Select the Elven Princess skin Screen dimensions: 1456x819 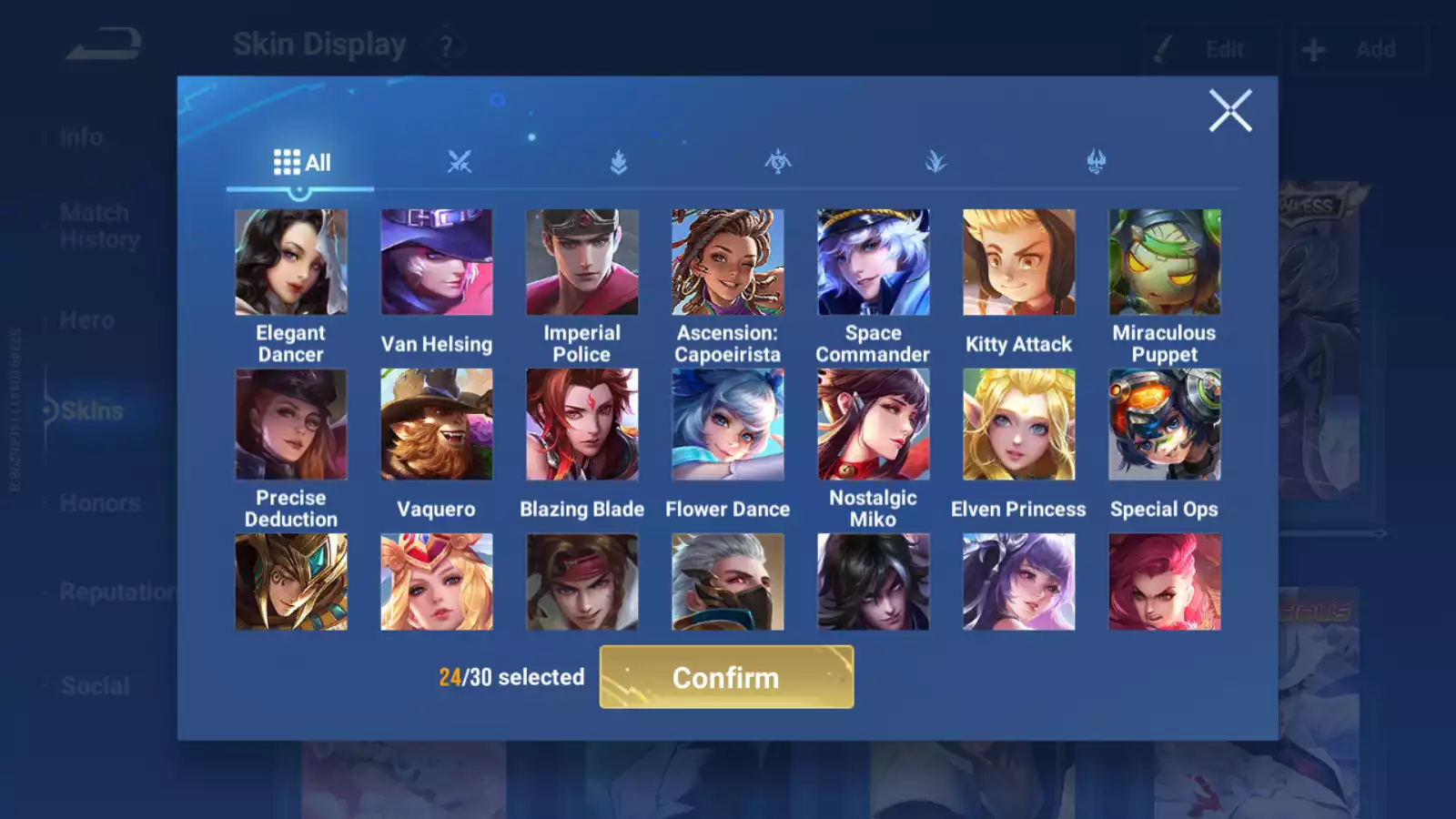pos(1019,424)
